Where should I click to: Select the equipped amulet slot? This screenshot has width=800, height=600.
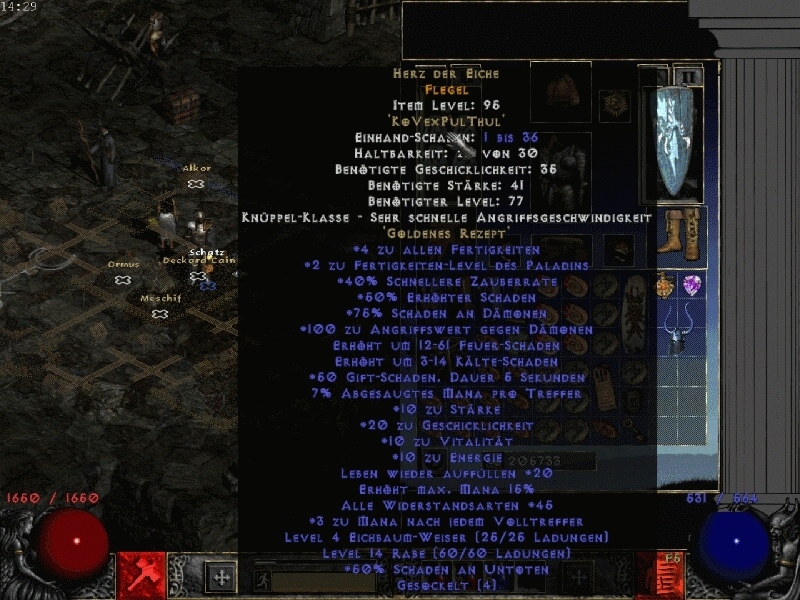[613, 103]
